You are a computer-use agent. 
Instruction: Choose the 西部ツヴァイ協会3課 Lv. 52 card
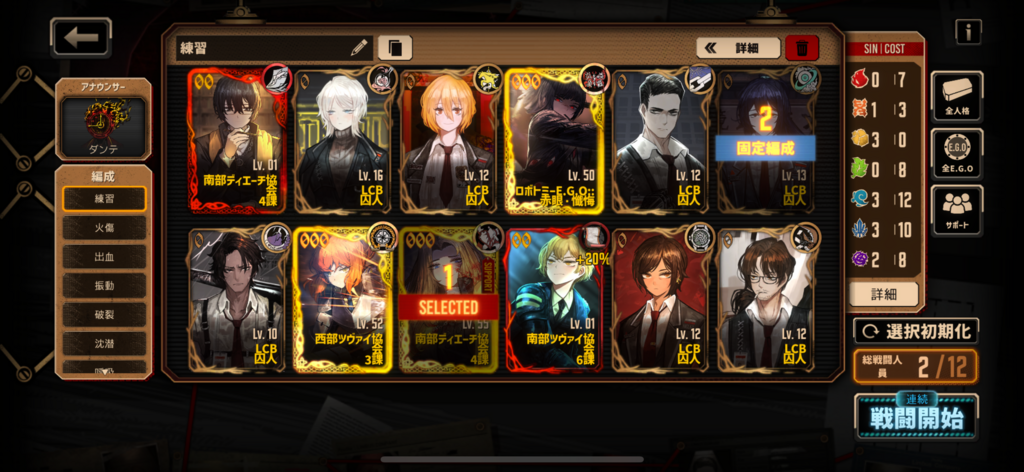tap(344, 300)
